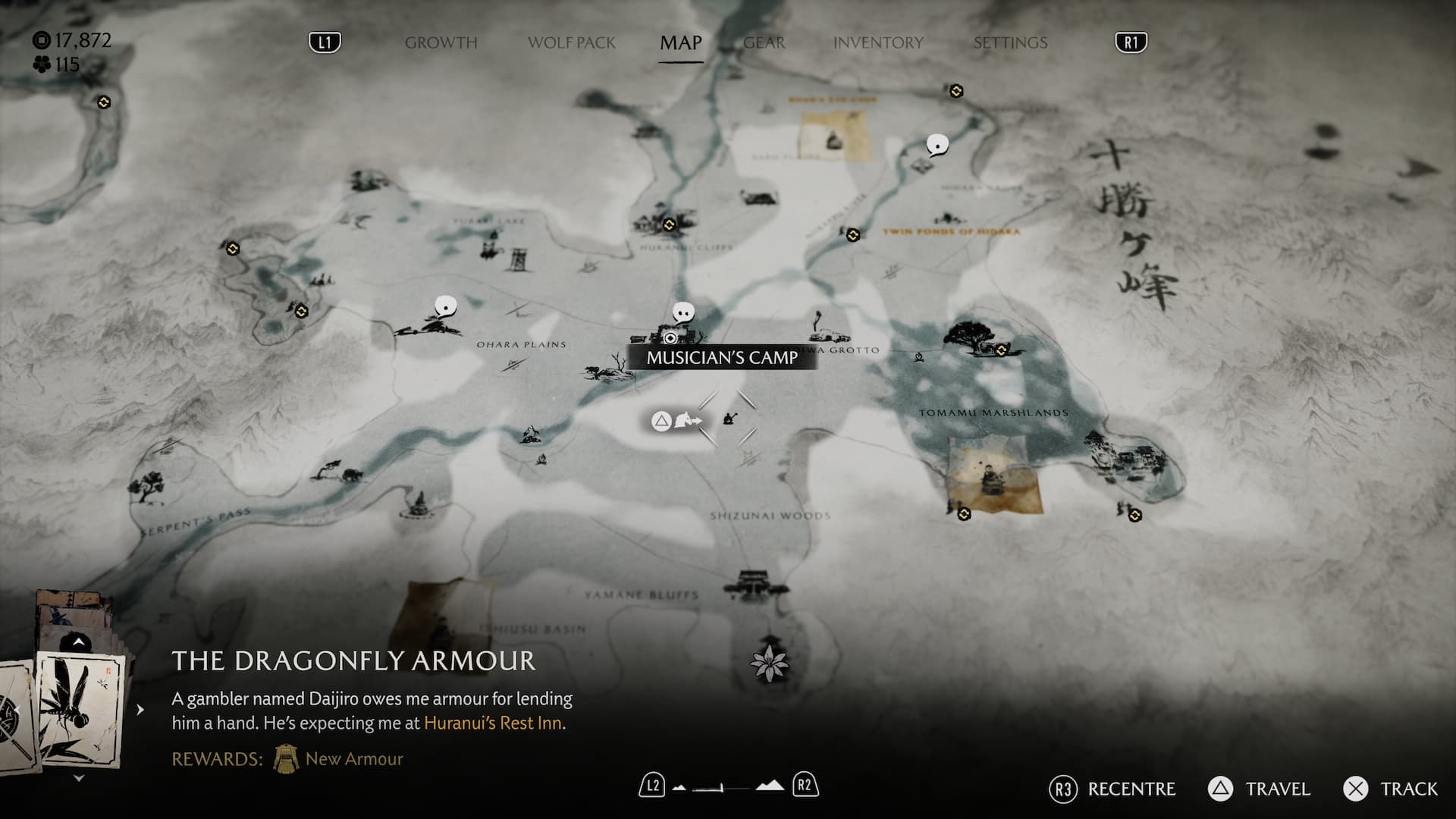Select the fast travel point at Huranui Cliffs

pos(669,224)
